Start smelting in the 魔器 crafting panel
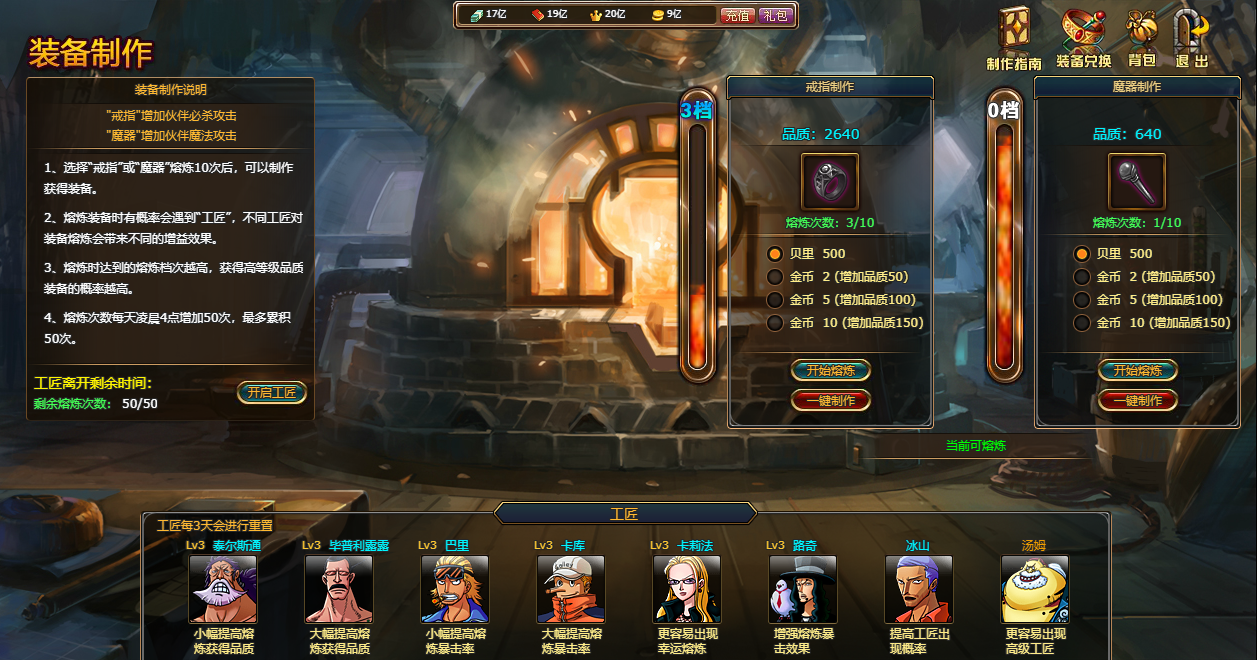Viewport: 1257px width, 660px height. pyautogui.click(x=1138, y=370)
